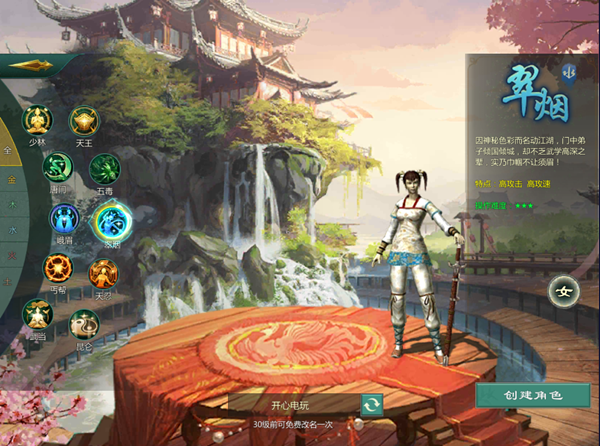The height and width of the screenshot is (446, 600).
Task: Filter sects by the 金 element tab
Action: pyautogui.click(x=11, y=178)
